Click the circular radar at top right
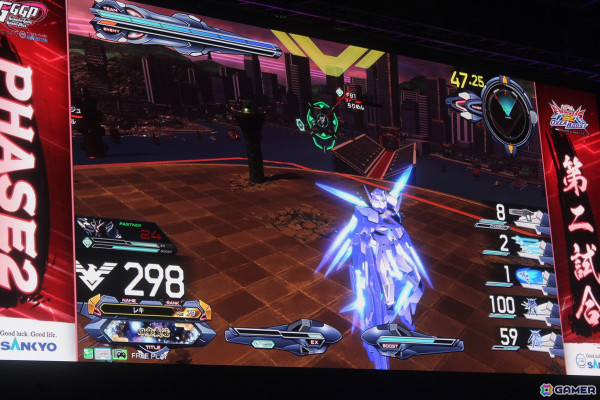Viewport: 600px width, 400px height. (x=508, y=112)
